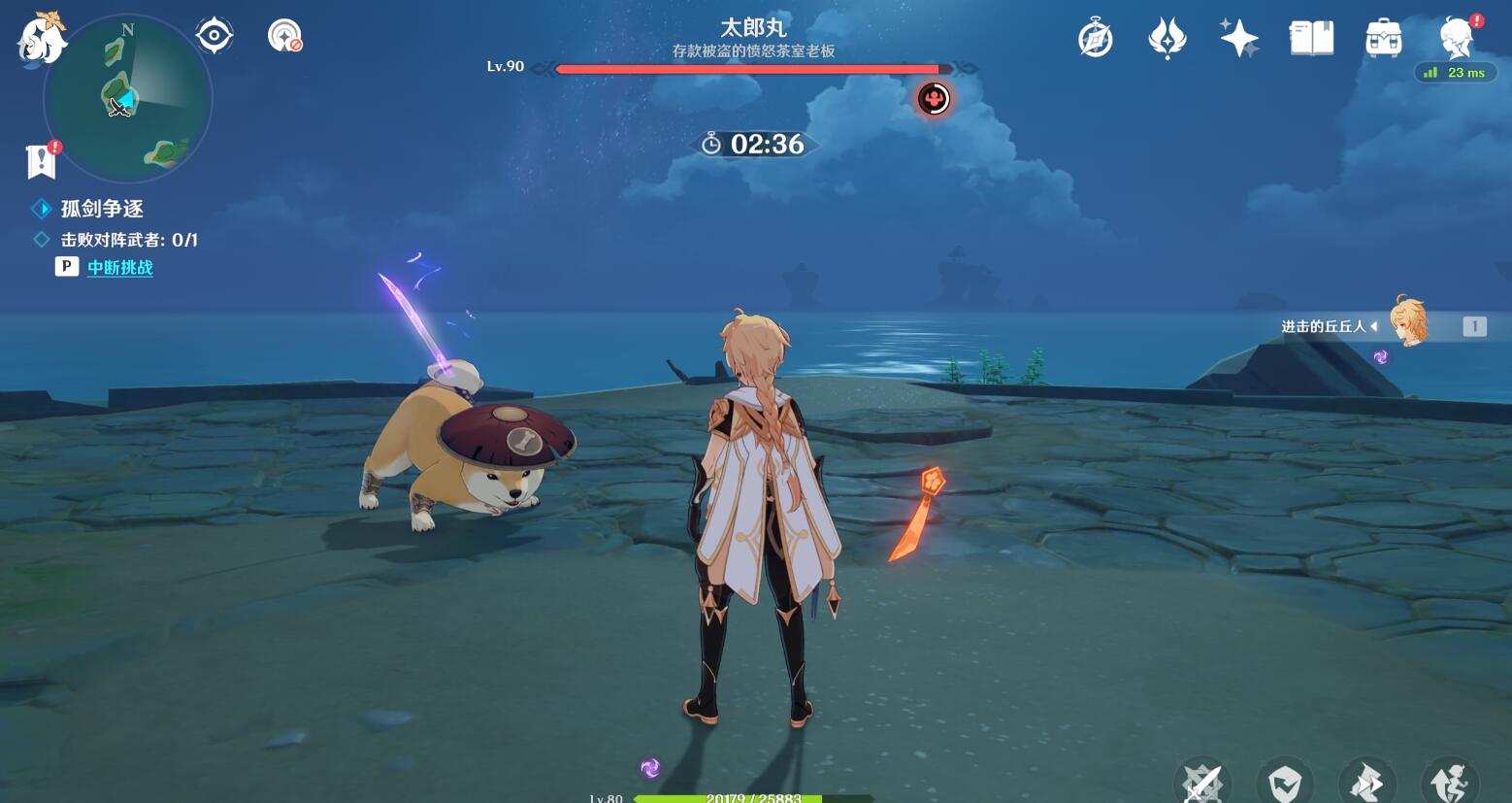1512x803 pixels.
Task: Open the character profile head icon
Action: [1456, 39]
